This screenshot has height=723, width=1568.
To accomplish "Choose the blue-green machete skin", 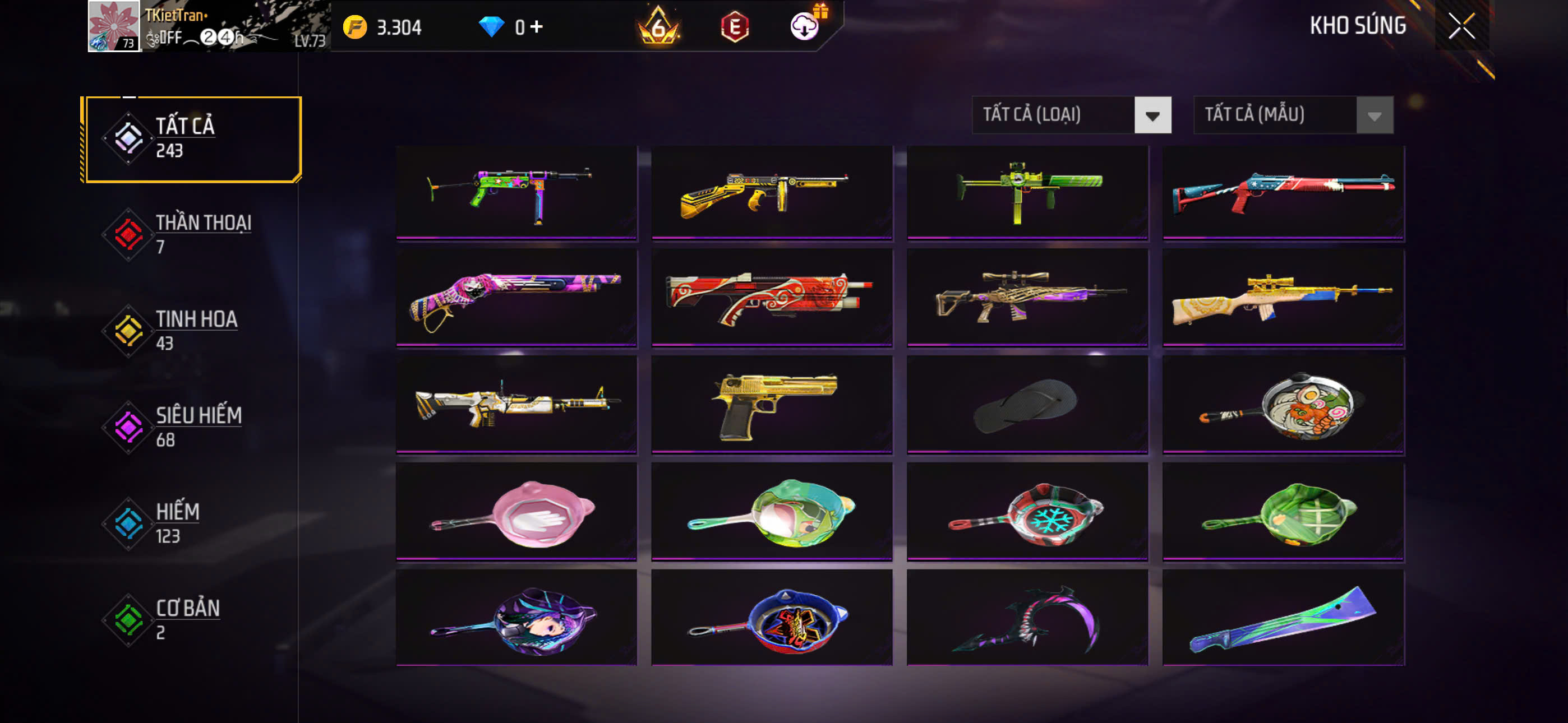I will coord(1283,618).
